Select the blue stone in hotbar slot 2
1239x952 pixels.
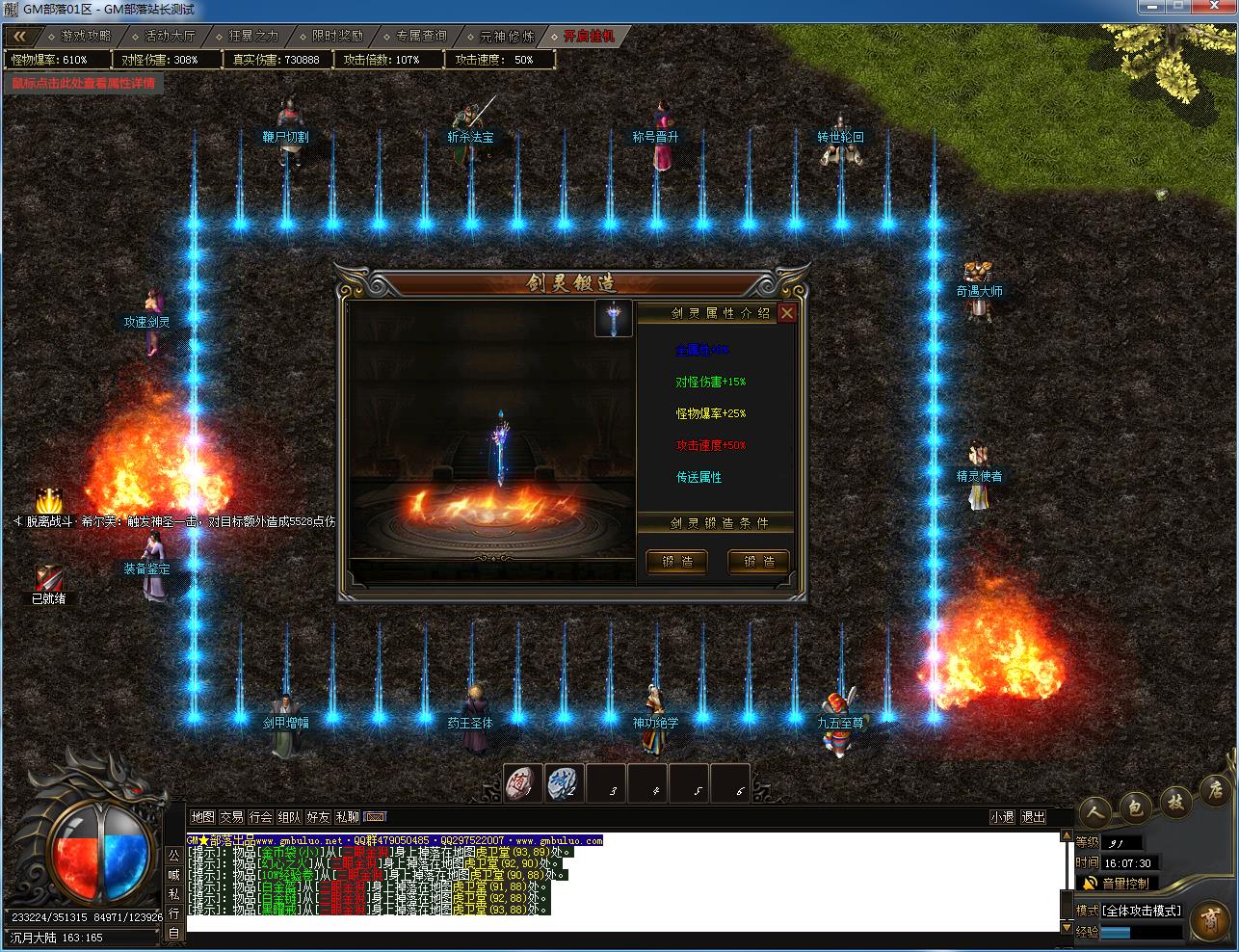[564, 782]
